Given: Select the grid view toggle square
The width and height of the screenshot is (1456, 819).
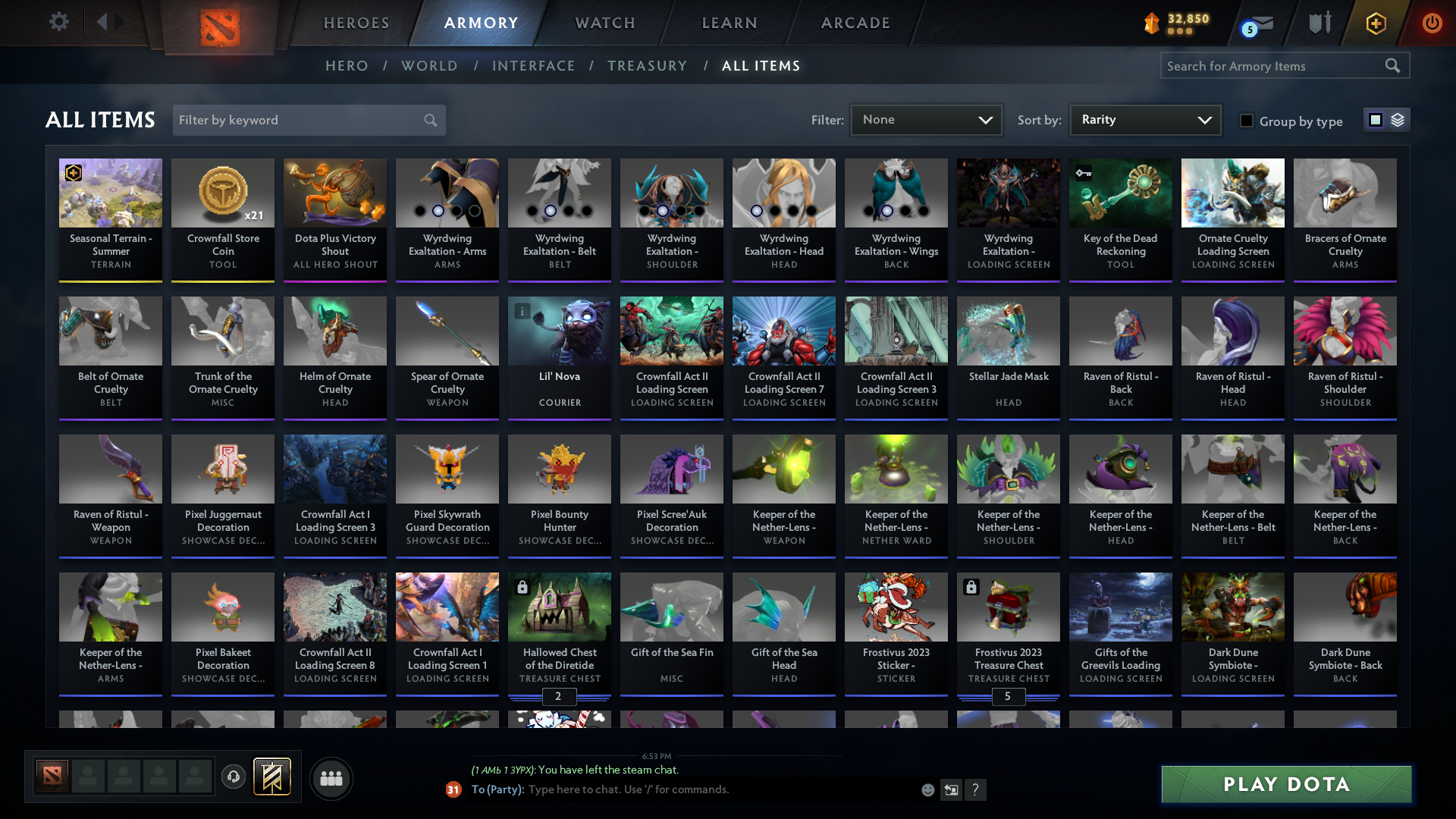Looking at the screenshot, I should tap(1377, 120).
